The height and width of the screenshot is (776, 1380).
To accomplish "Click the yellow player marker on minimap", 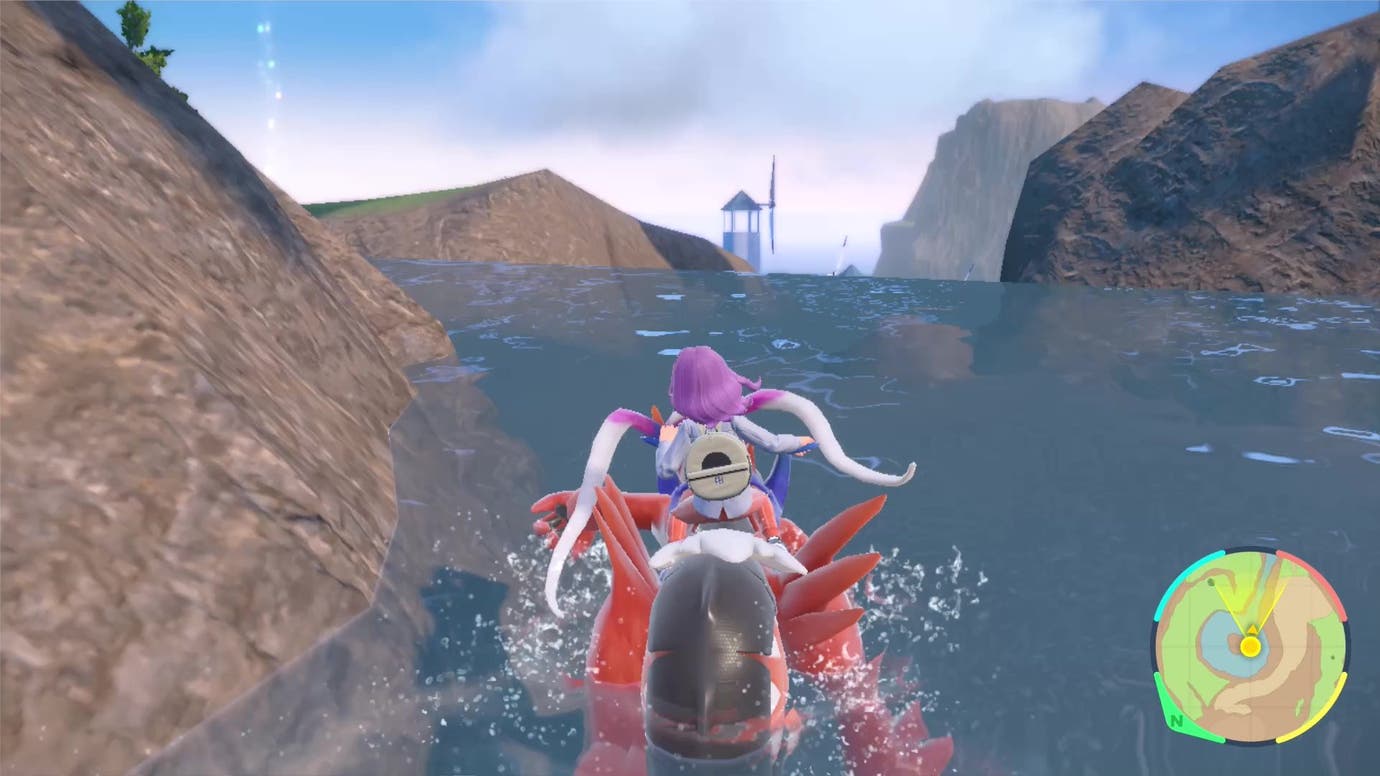I will (x=1251, y=646).
